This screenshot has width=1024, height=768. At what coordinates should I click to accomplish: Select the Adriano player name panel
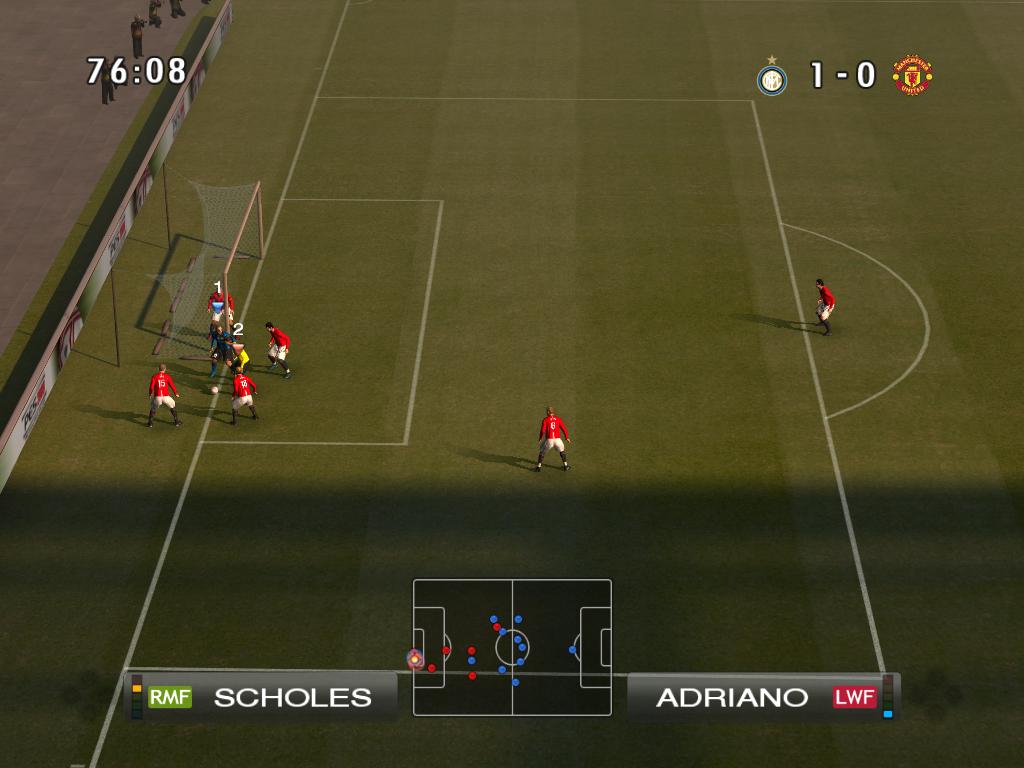pos(762,697)
